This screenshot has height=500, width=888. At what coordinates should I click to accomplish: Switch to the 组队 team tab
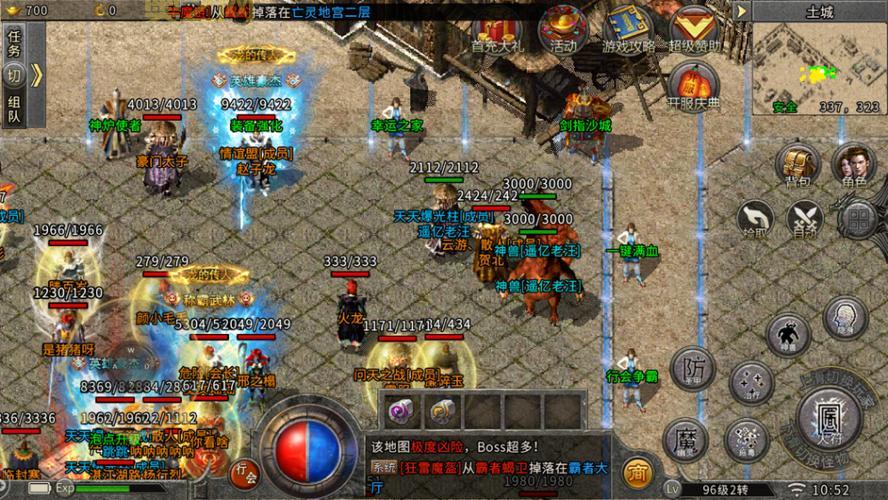[x=14, y=108]
